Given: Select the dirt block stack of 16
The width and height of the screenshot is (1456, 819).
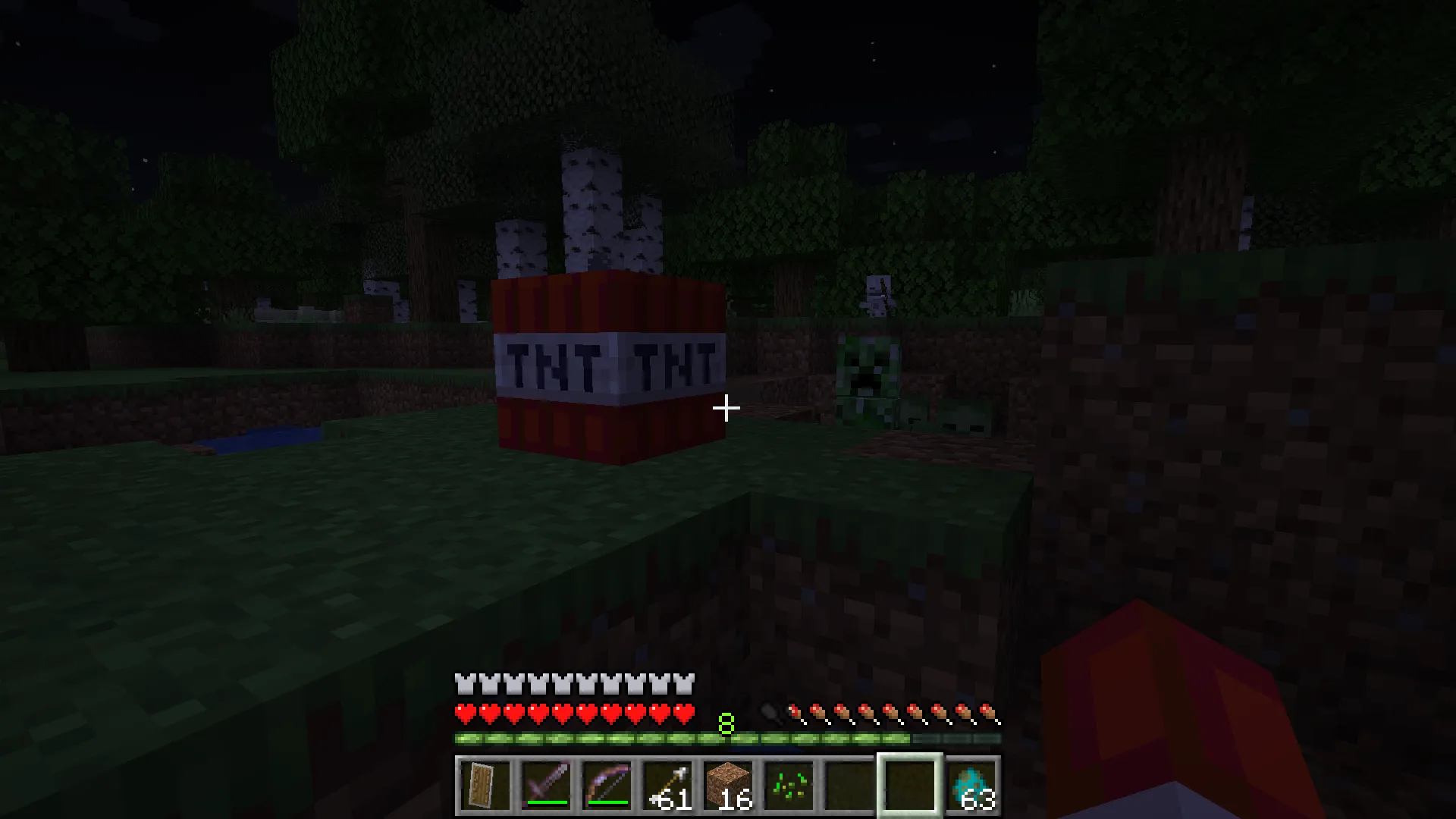Looking at the screenshot, I should pos(728,781).
